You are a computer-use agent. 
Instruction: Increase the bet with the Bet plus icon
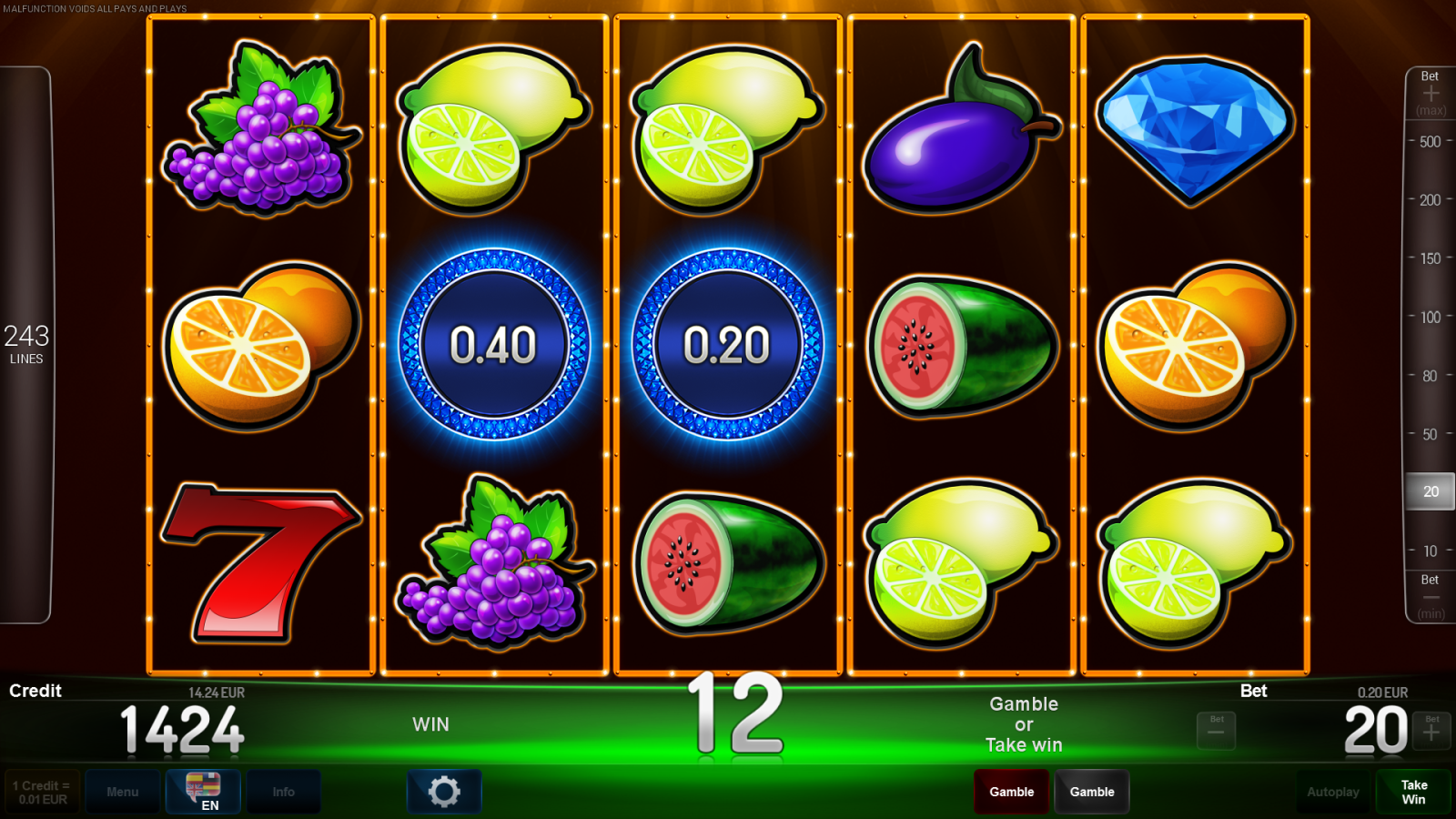pyautogui.click(x=1431, y=730)
